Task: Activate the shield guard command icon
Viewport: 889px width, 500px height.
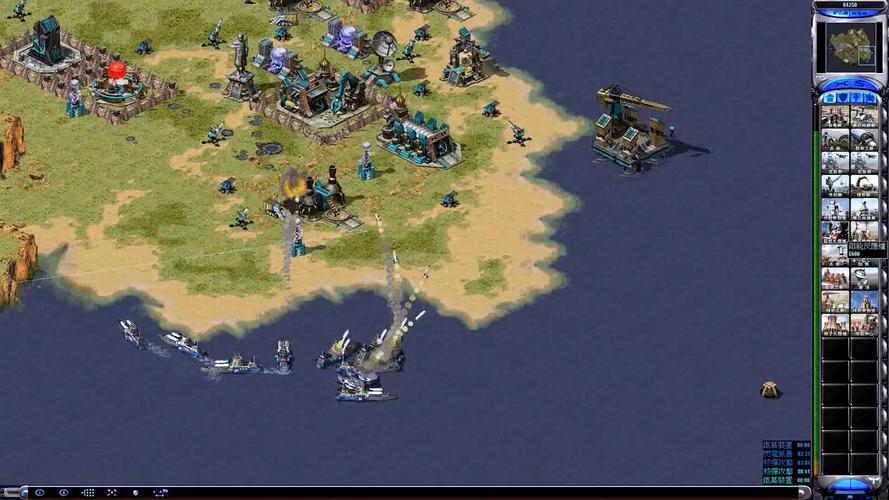Action: pyautogui.click(x=135, y=493)
